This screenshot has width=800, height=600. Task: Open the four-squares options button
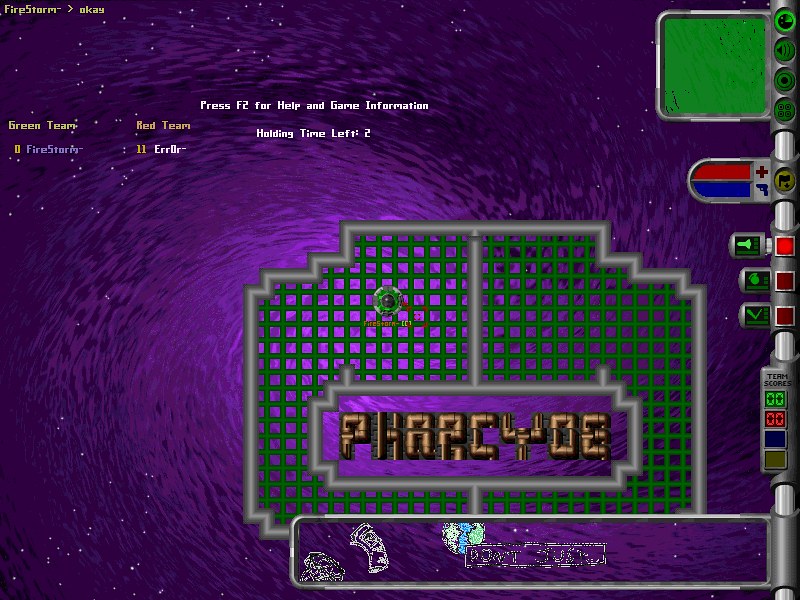point(785,110)
